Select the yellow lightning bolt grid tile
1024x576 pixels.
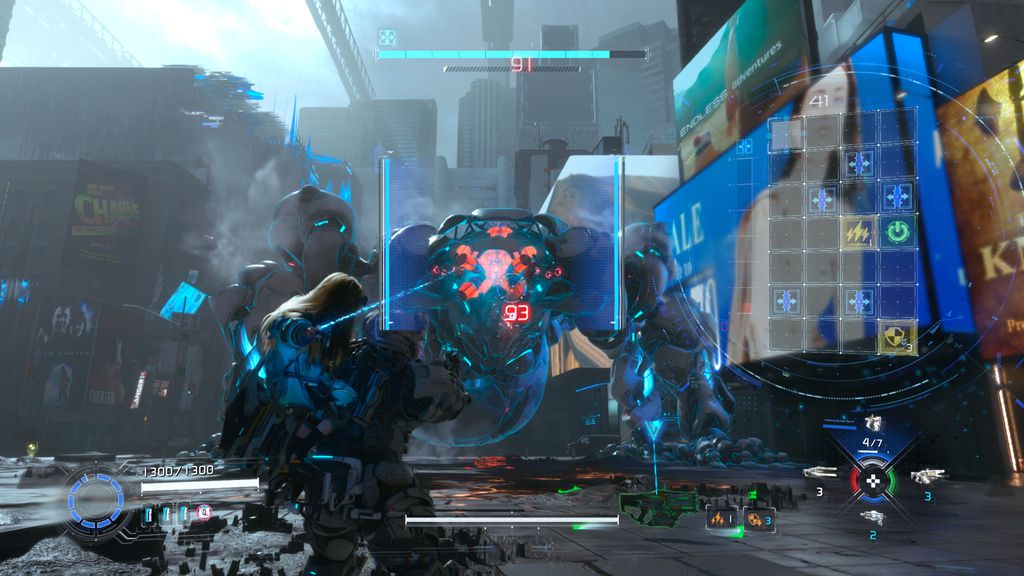(x=857, y=233)
